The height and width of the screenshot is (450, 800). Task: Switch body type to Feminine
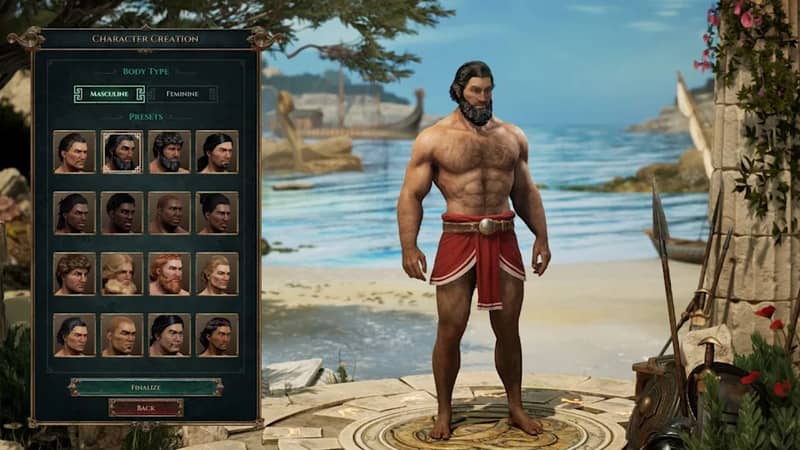(x=182, y=94)
